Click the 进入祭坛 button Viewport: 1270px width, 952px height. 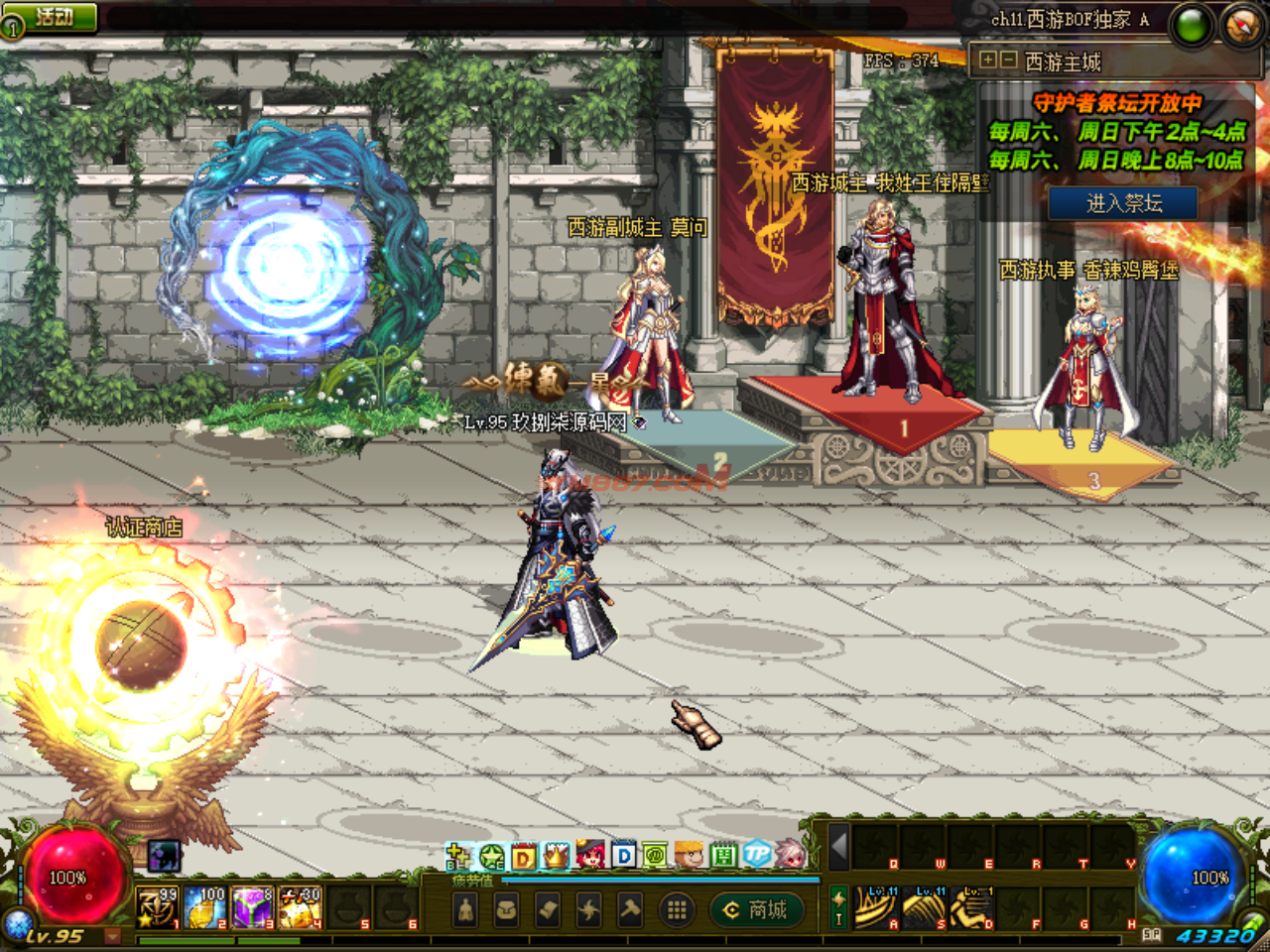pyautogui.click(x=1123, y=203)
